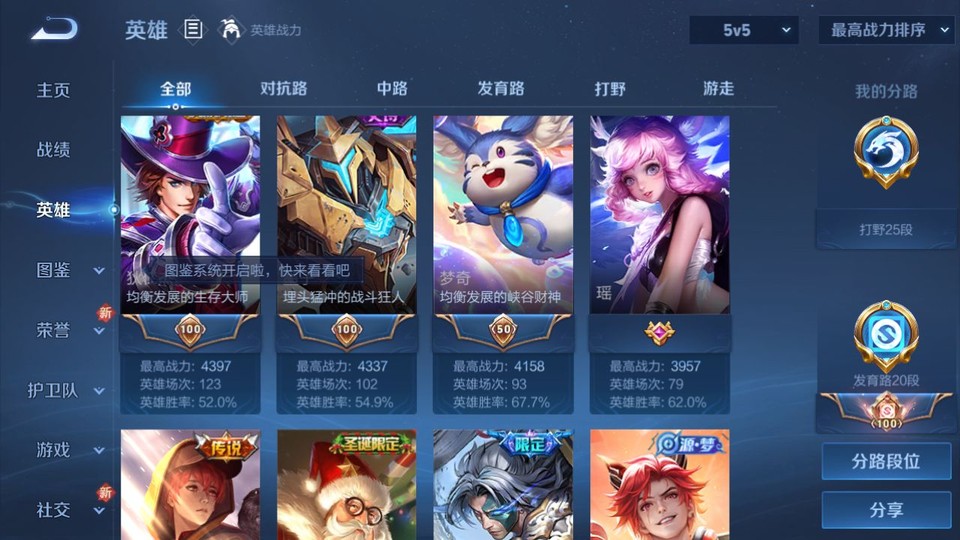Select the 梦奇 hero card
The width and height of the screenshot is (960, 540).
(x=503, y=214)
